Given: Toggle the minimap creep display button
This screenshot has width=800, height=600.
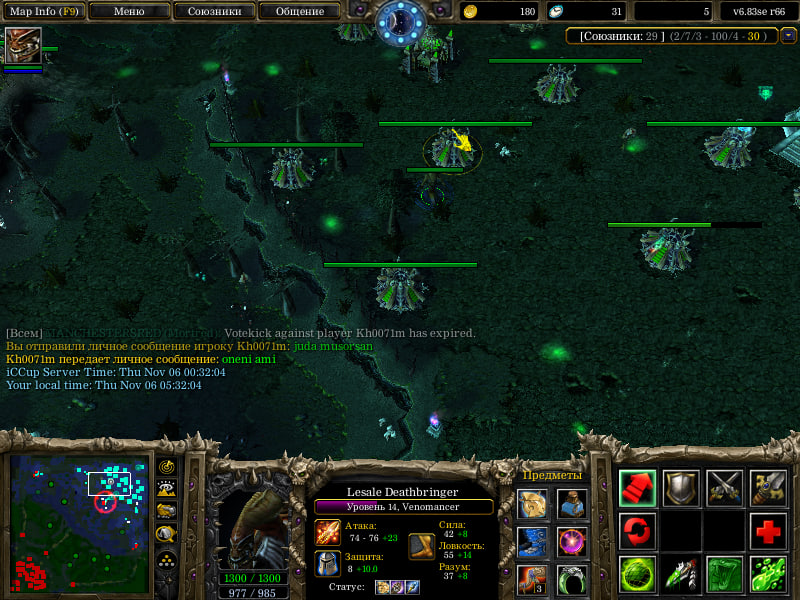Looking at the screenshot, I should point(167,534).
